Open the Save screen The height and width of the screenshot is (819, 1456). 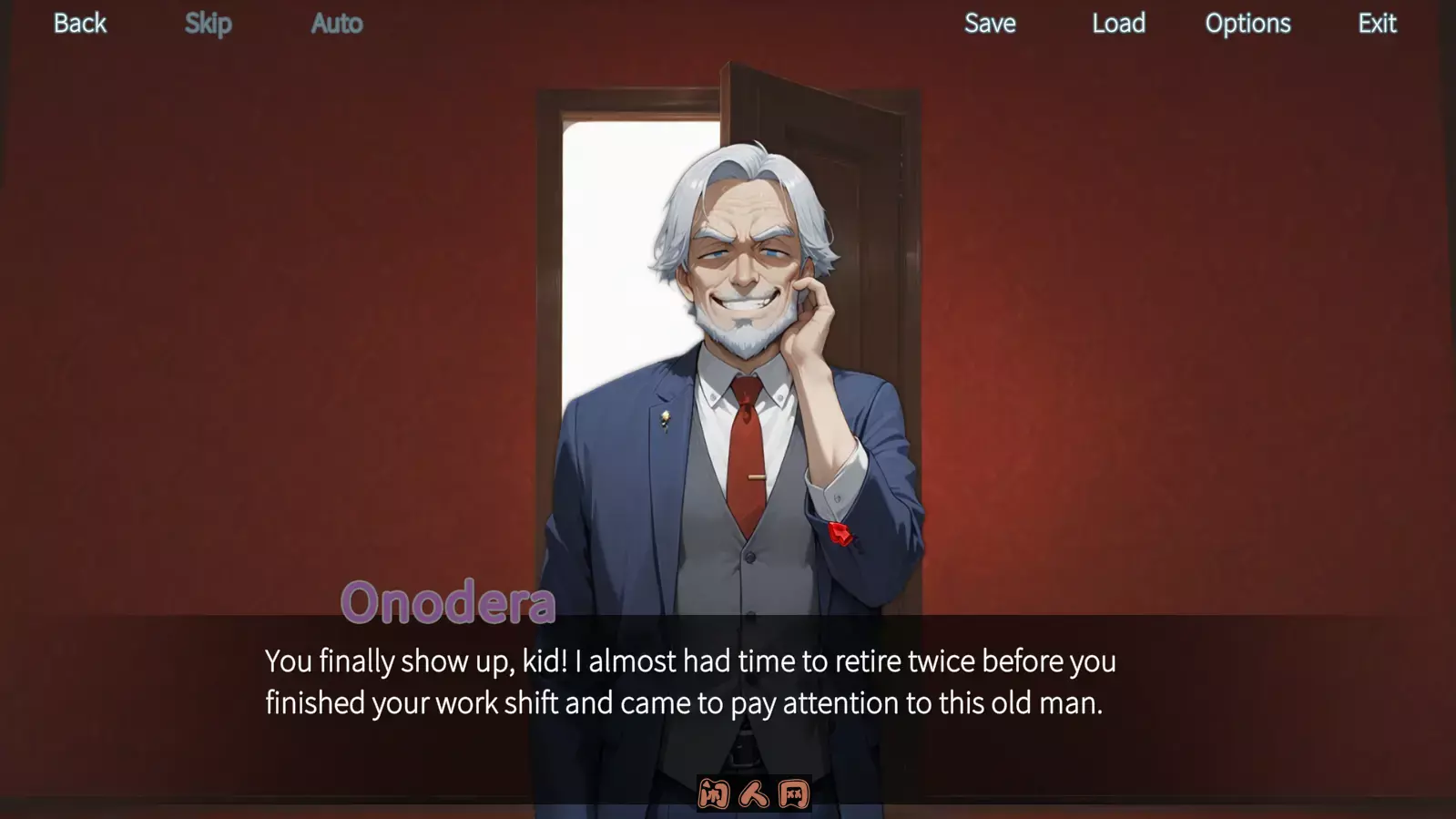coord(989,24)
